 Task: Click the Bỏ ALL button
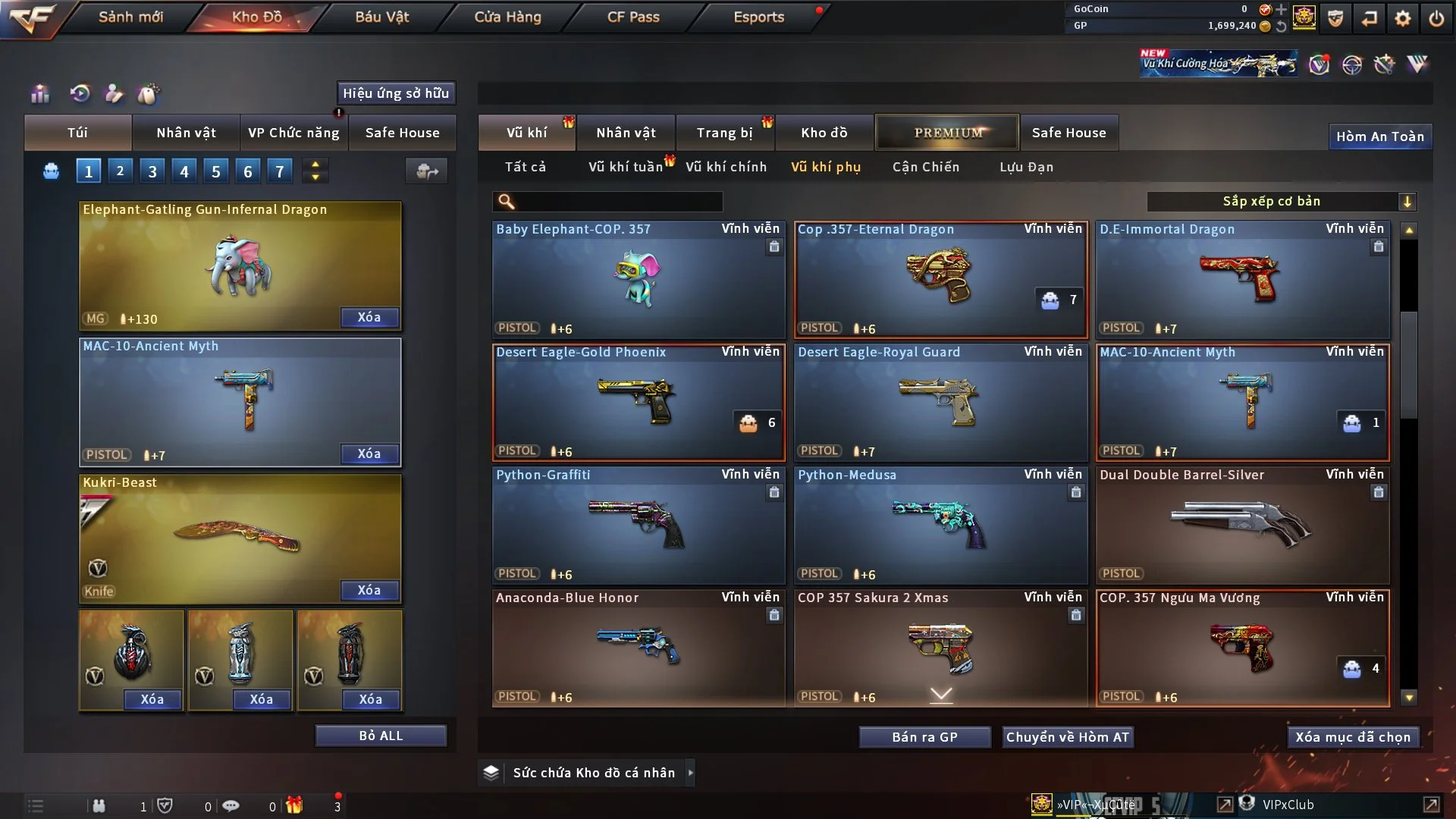381,736
